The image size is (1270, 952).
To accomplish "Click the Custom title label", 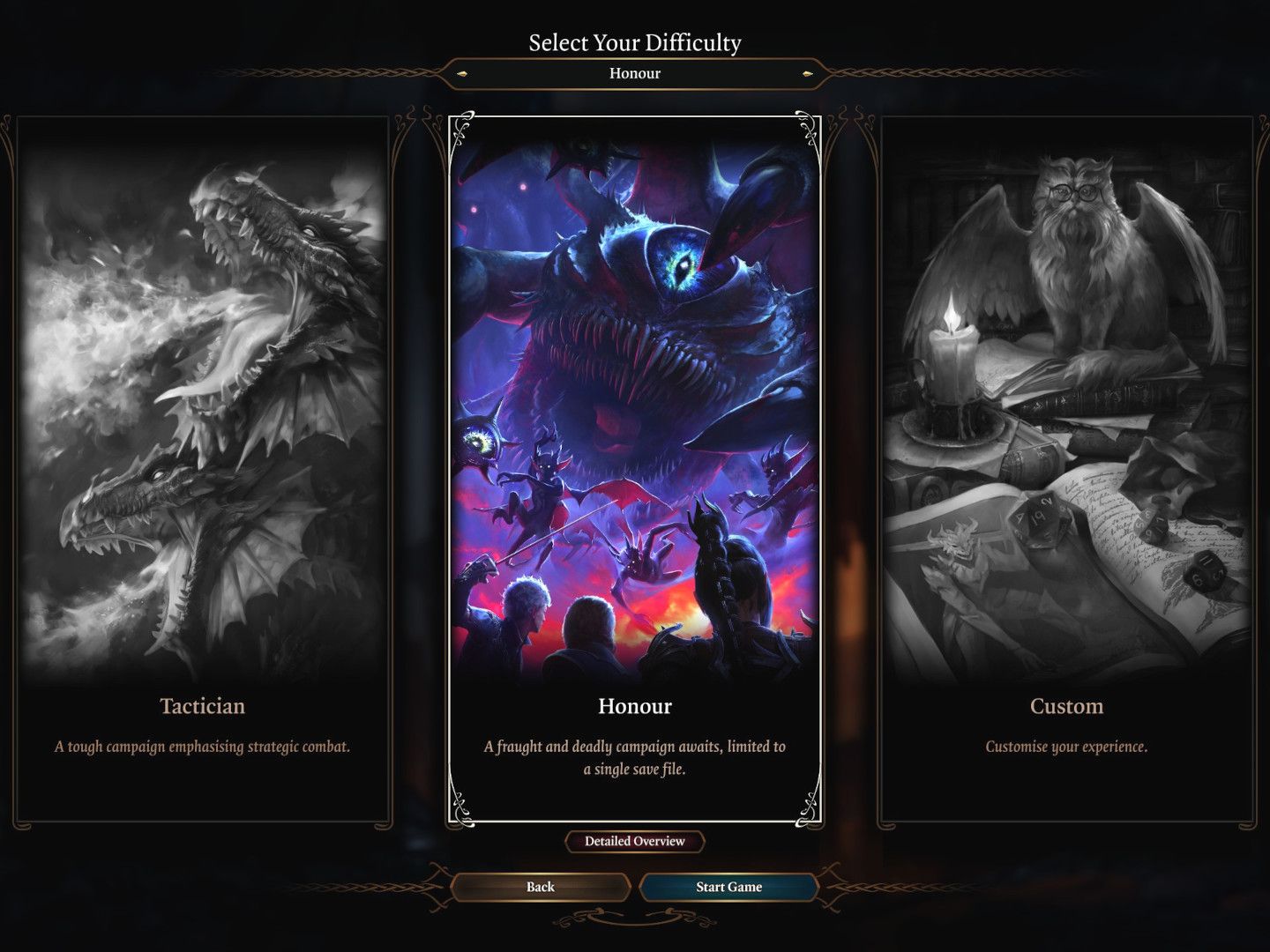I will click(1066, 706).
